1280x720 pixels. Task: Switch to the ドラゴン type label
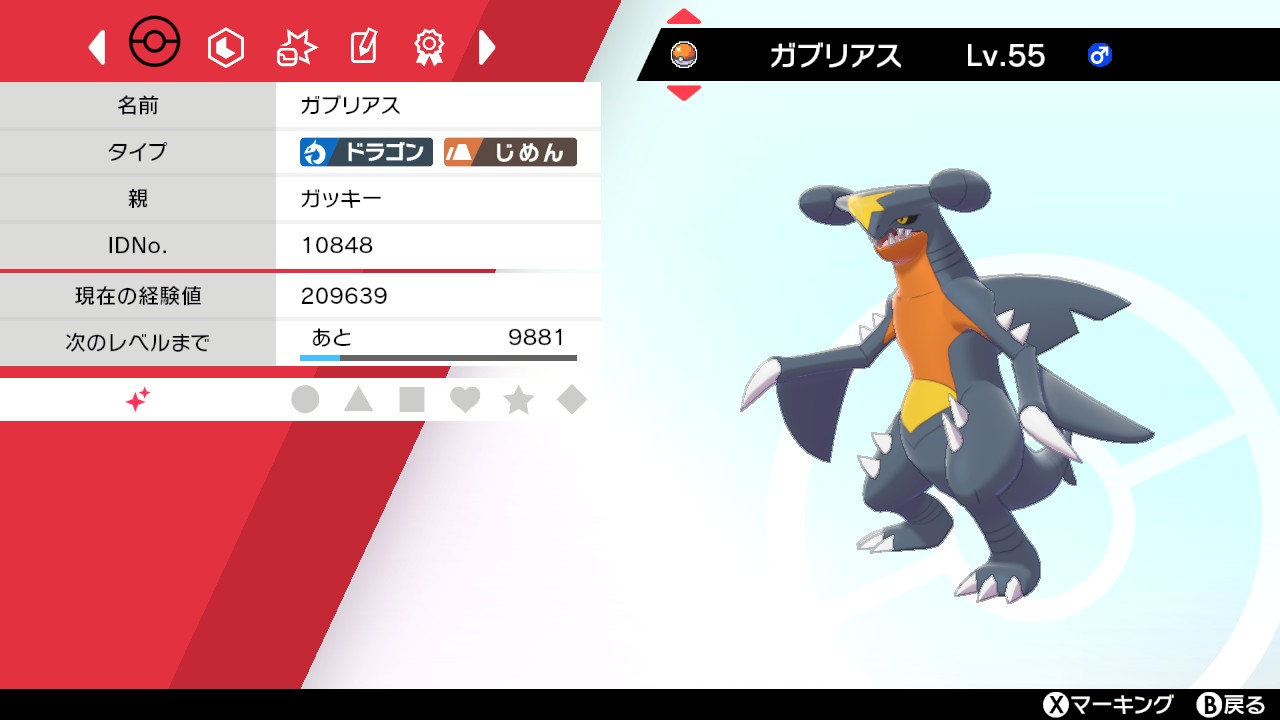pos(365,152)
